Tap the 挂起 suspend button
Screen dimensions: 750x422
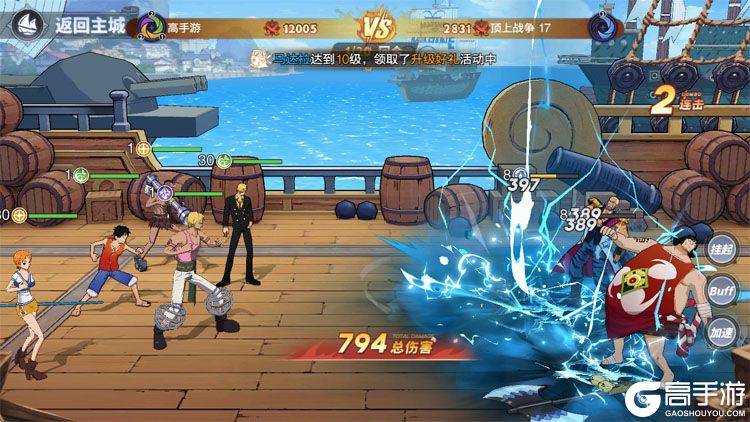[x=723, y=249]
